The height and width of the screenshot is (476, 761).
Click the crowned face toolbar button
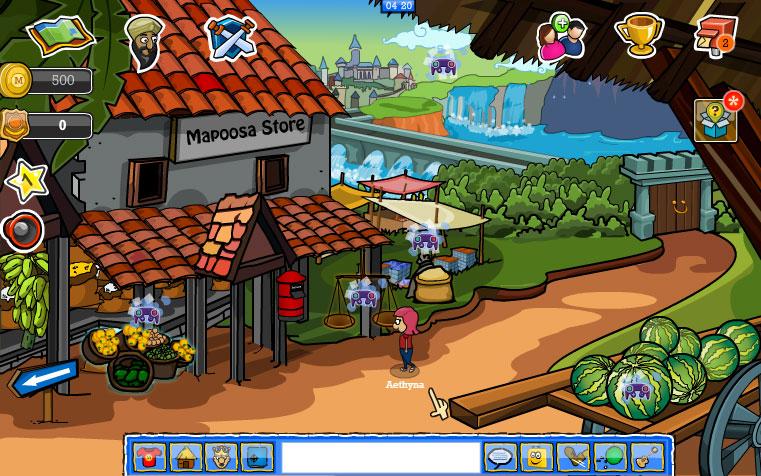pyautogui.click(x=220, y=458)
